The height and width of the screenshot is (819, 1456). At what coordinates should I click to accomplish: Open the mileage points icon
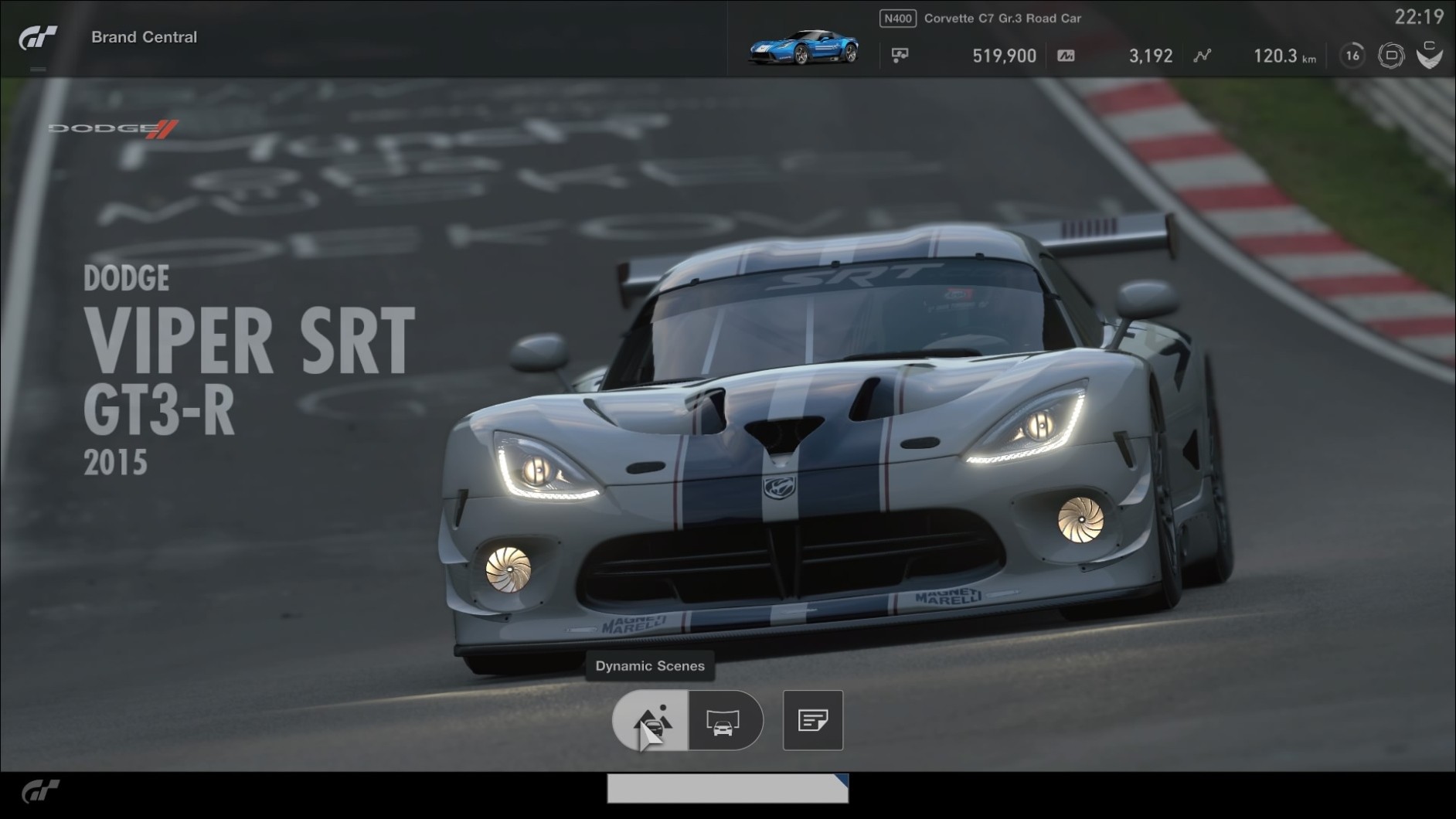pos(1066,56)
